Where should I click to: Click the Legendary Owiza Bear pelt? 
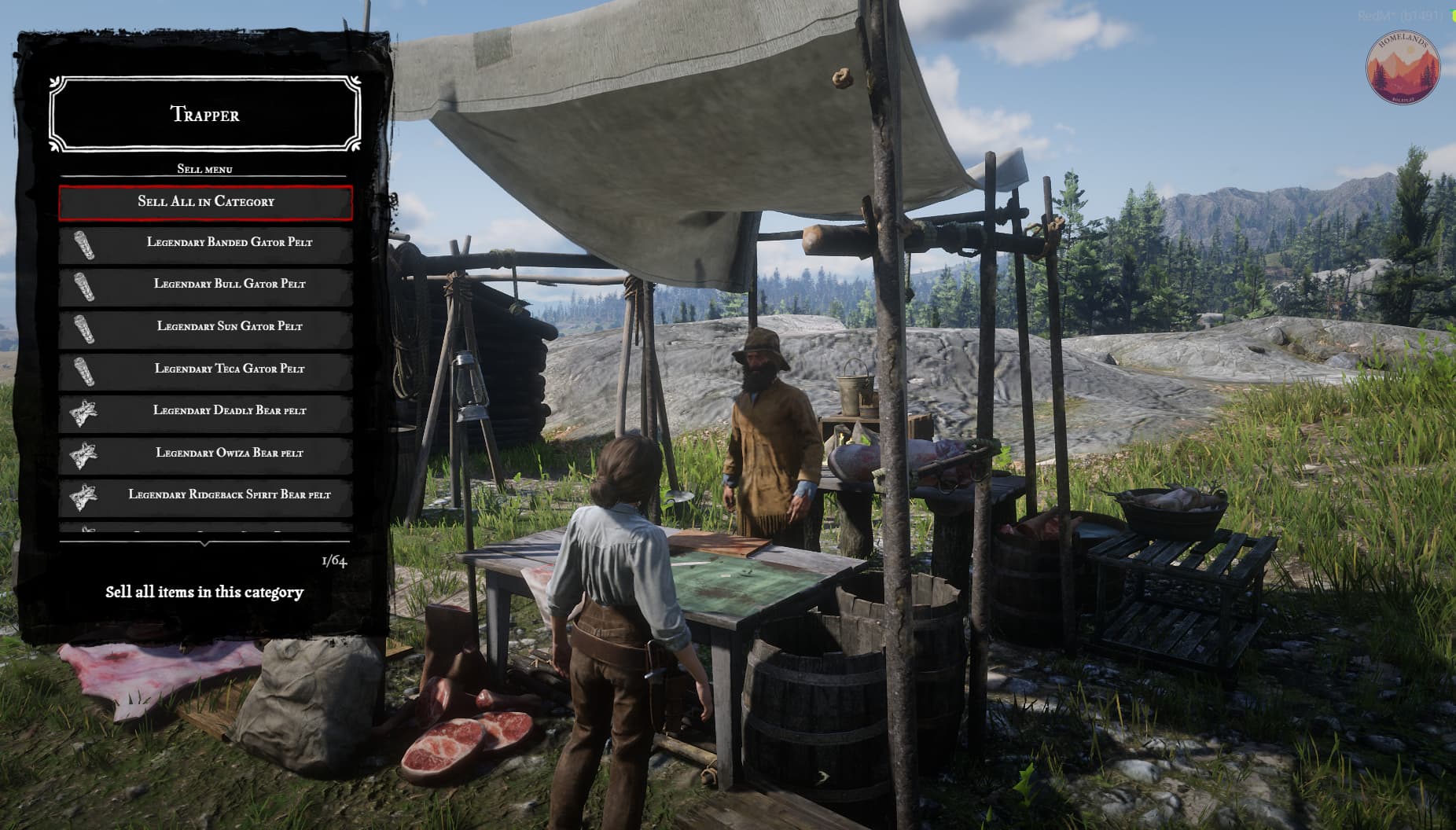click(205, 454)
